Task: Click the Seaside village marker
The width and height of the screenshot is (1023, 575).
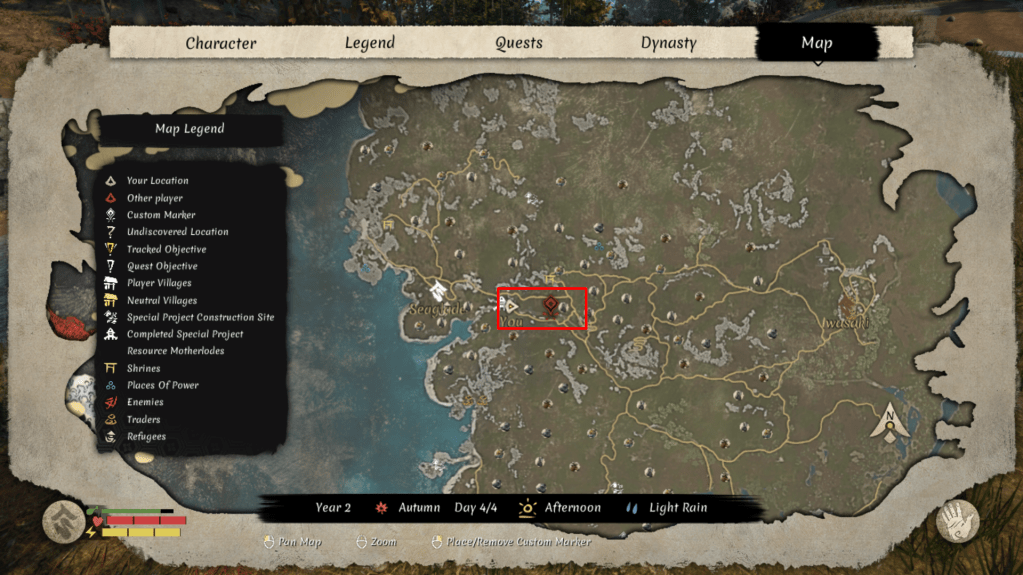Action: pyautogui.click(x=438, y=292)
